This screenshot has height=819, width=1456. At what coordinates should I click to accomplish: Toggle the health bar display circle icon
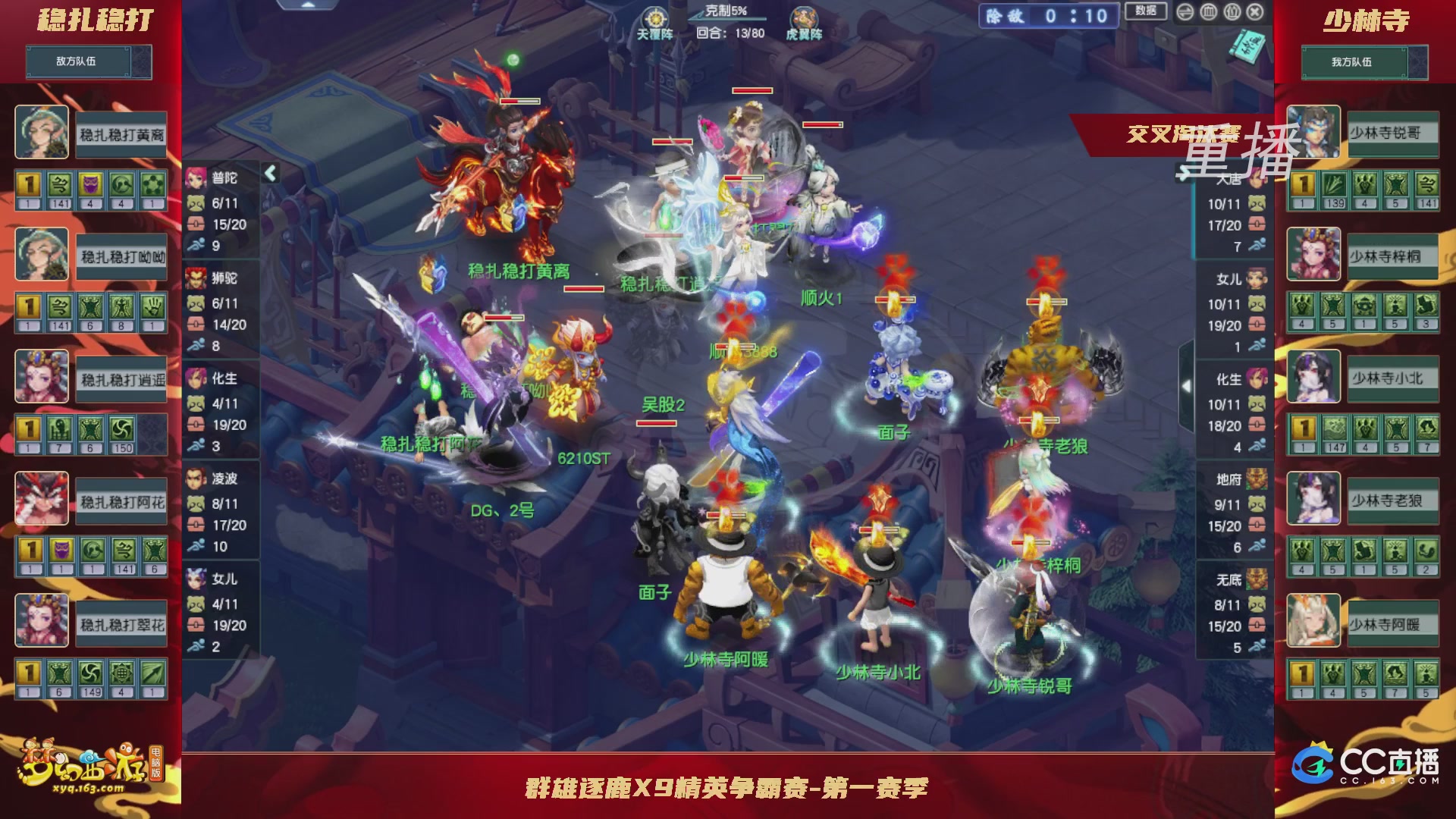pyautogui.click(x=1210, y=12)
